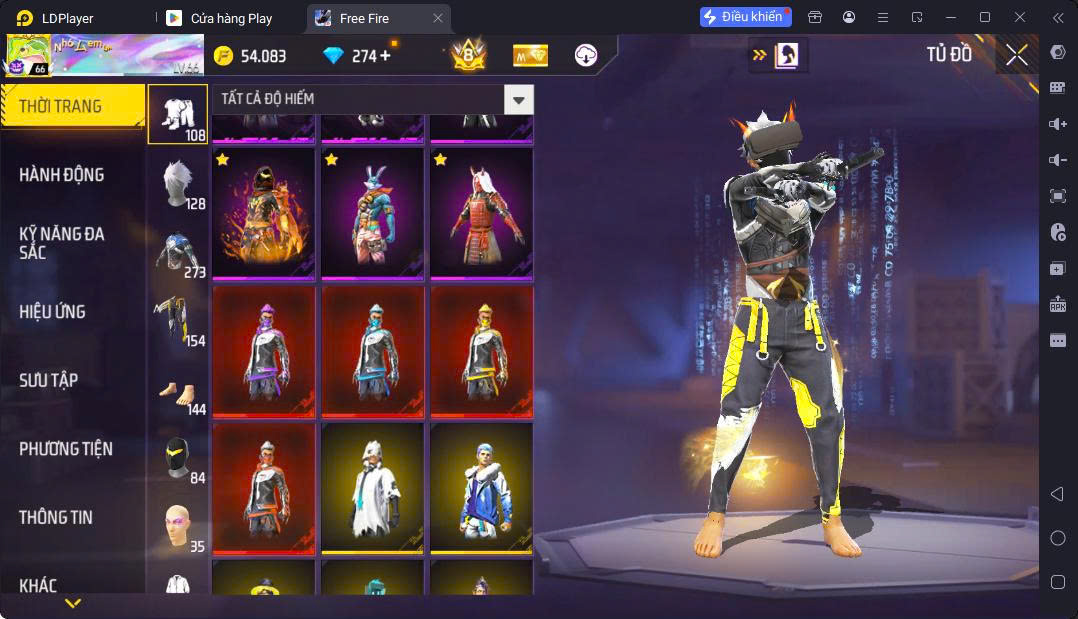Pick the flaming hooded outfit thumbnail

point(264,214)
